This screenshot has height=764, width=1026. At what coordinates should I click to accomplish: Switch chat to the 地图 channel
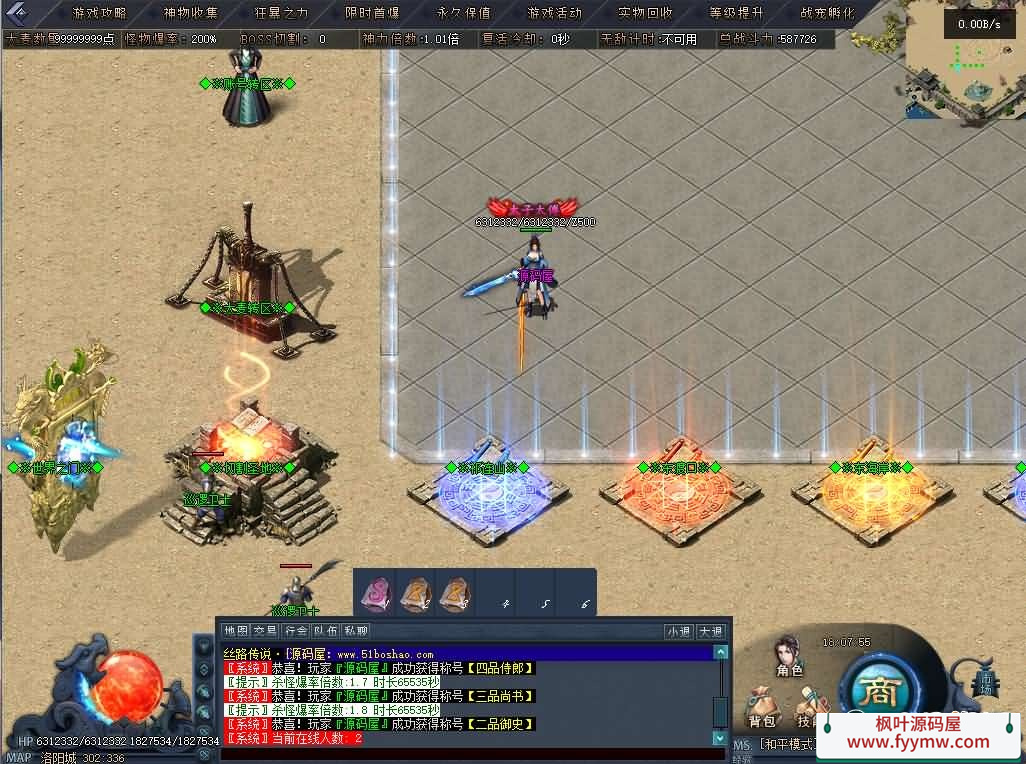pyautogui.click(x=236, y=631)
